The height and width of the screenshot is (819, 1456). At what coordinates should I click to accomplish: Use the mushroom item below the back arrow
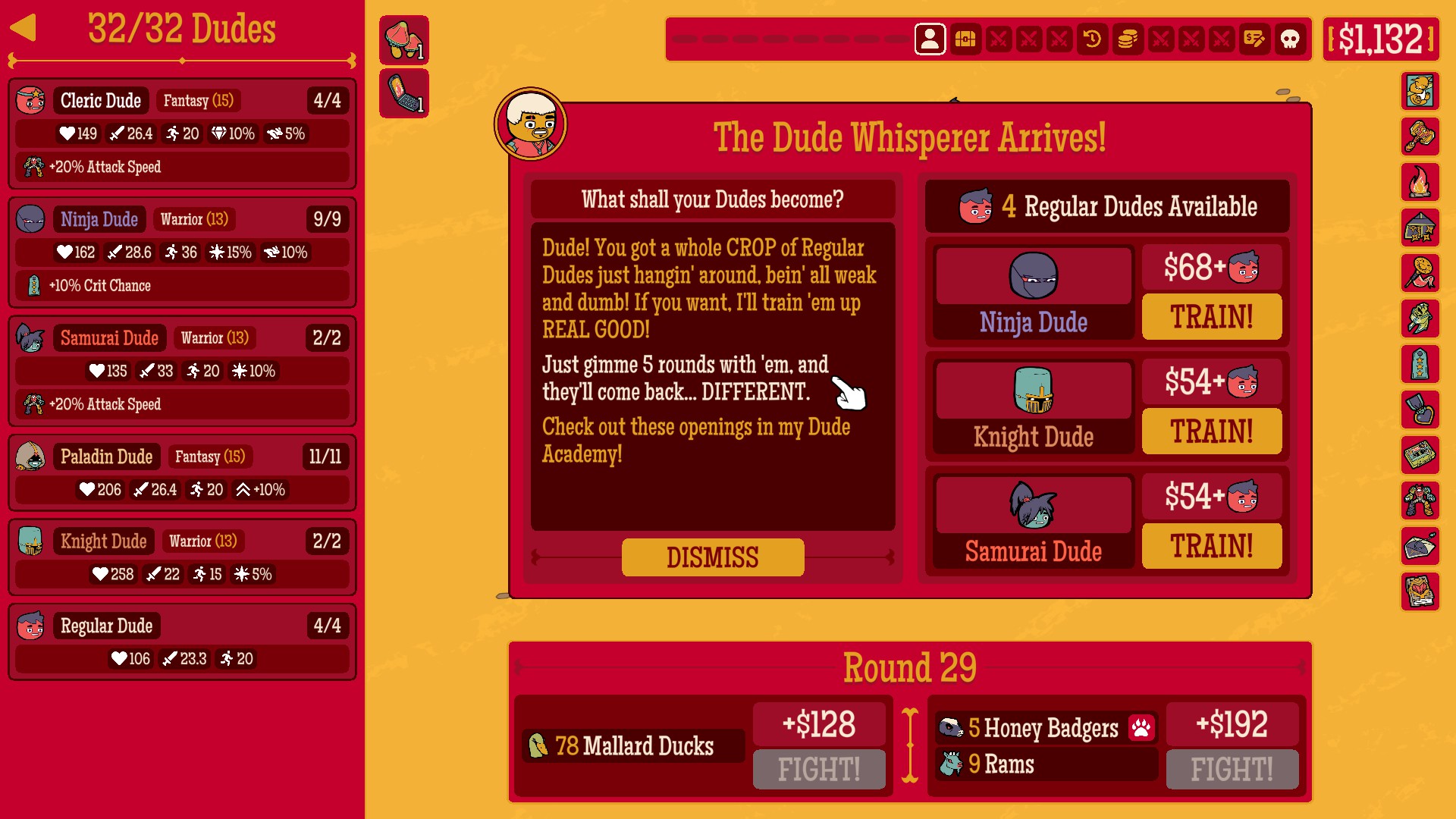(404, 39)
